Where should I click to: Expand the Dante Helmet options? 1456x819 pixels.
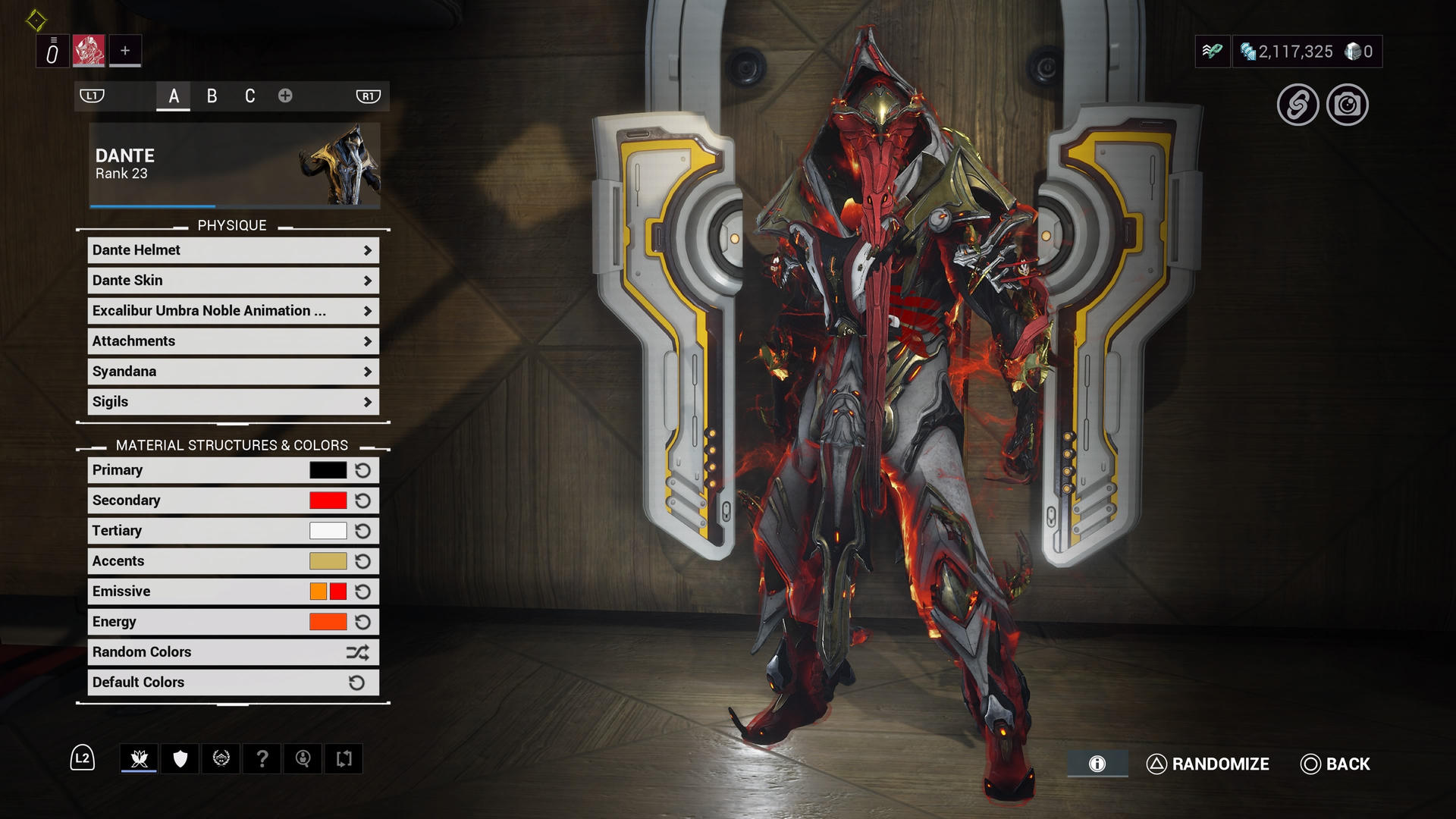[231, 250]
